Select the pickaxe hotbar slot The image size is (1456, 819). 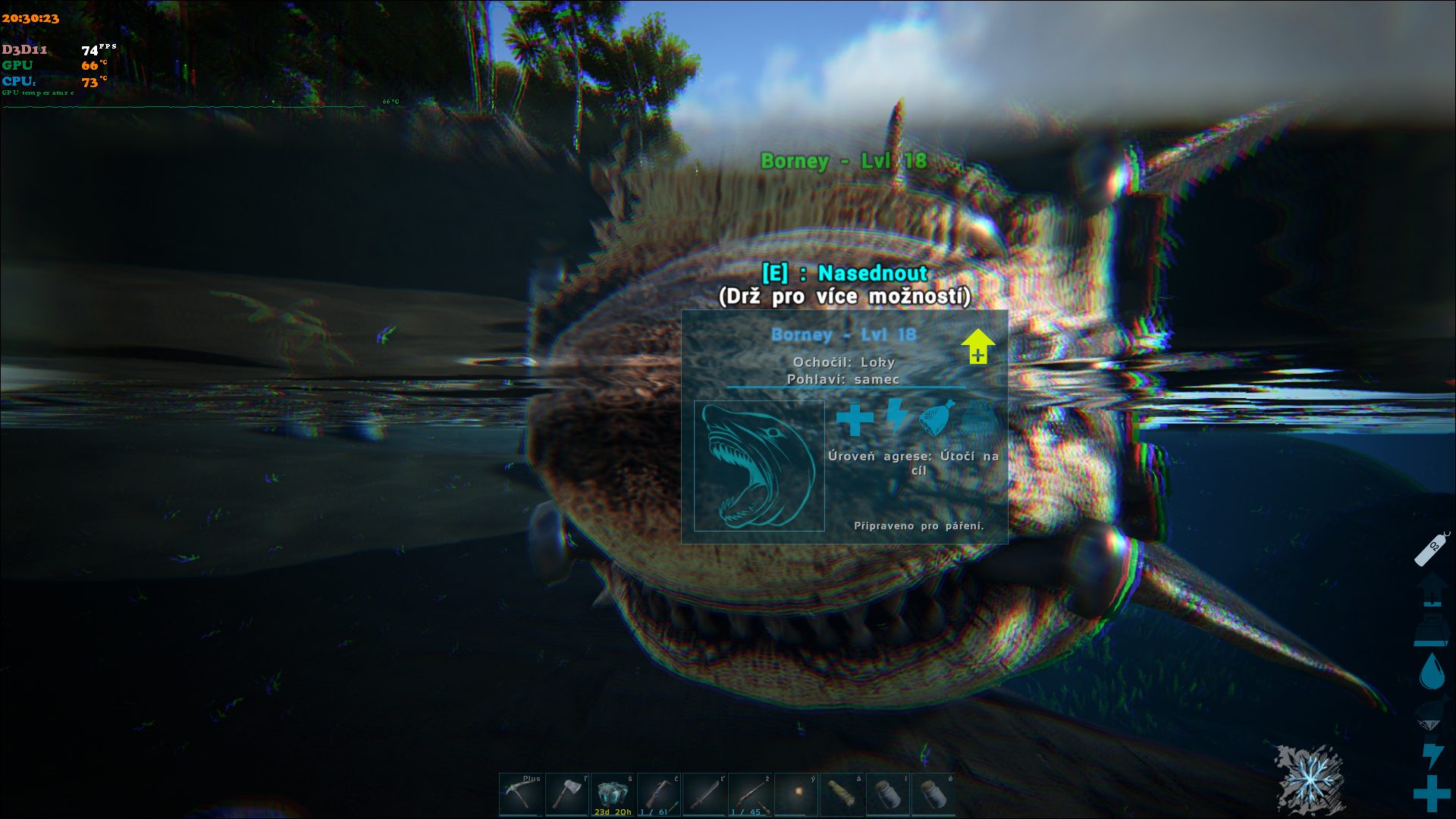click(521, 794)
